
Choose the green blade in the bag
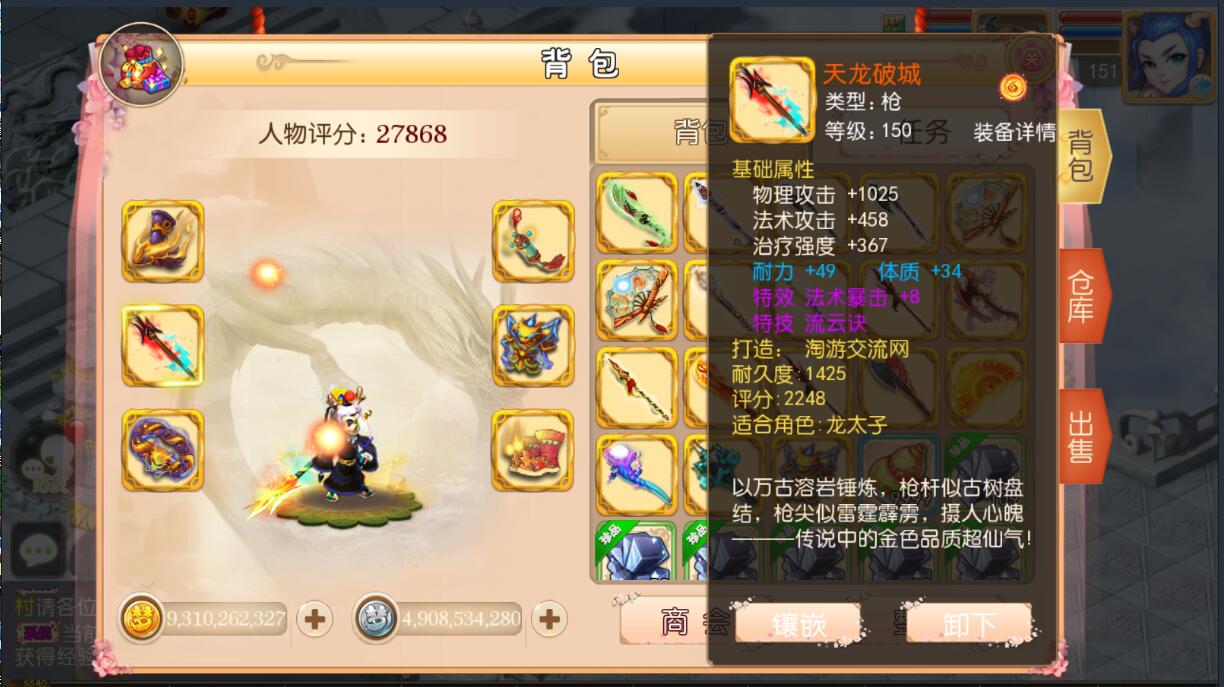coord(636,212)
